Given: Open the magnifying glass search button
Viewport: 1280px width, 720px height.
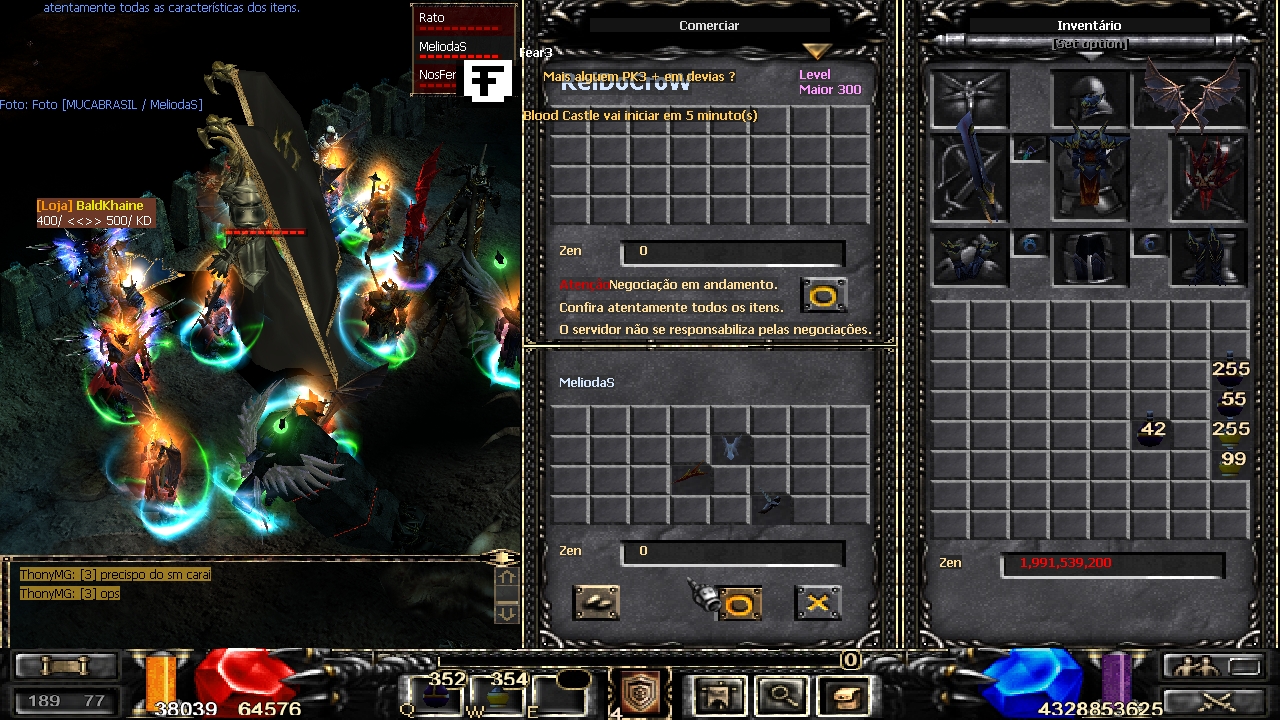Looking at the screenshot, I should [781, 692].
